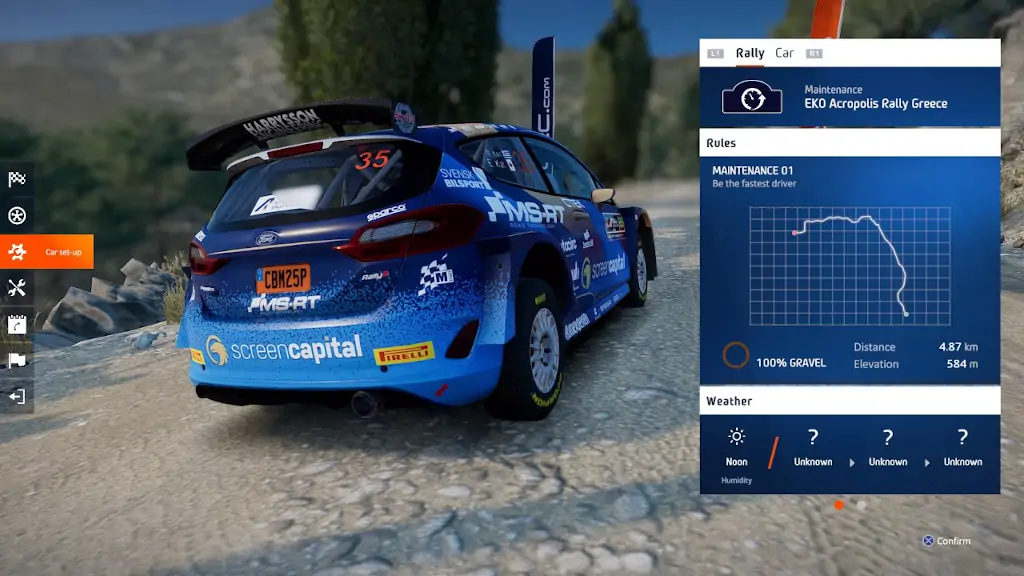The width and height of the screenshot is (1024, 576).
Task: Switch to the Car tab
Action: pos(785,53)
